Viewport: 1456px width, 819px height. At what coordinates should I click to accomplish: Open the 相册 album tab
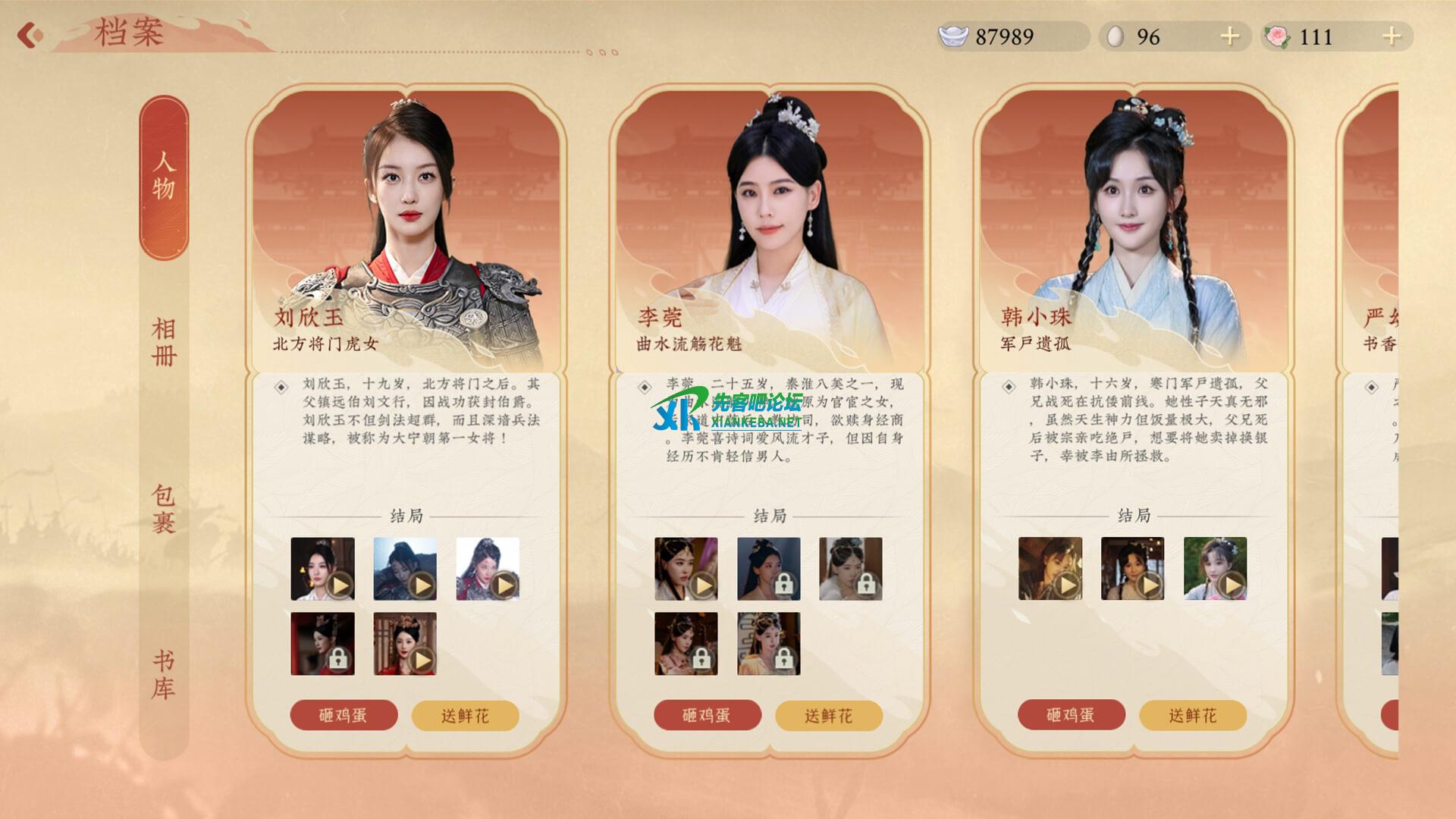point(164,342)
